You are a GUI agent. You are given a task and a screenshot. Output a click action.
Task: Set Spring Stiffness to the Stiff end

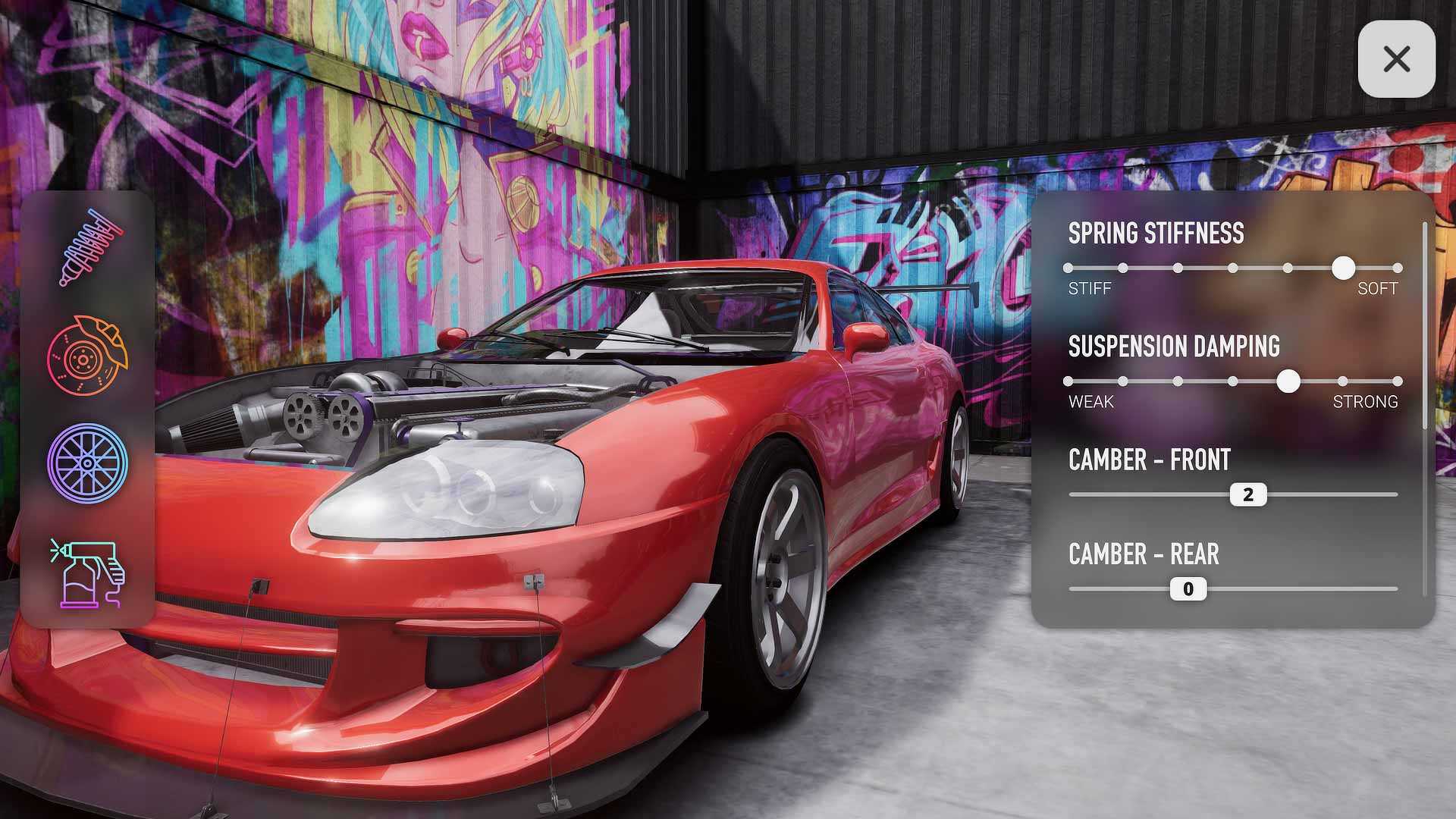(1068, 268)
